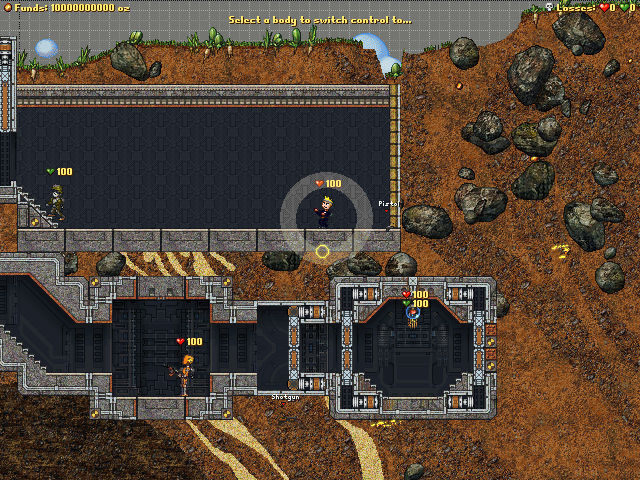640x480 pixels.
Task: Switch control to the green-helmeted soldier
Action: click(57, 203)
